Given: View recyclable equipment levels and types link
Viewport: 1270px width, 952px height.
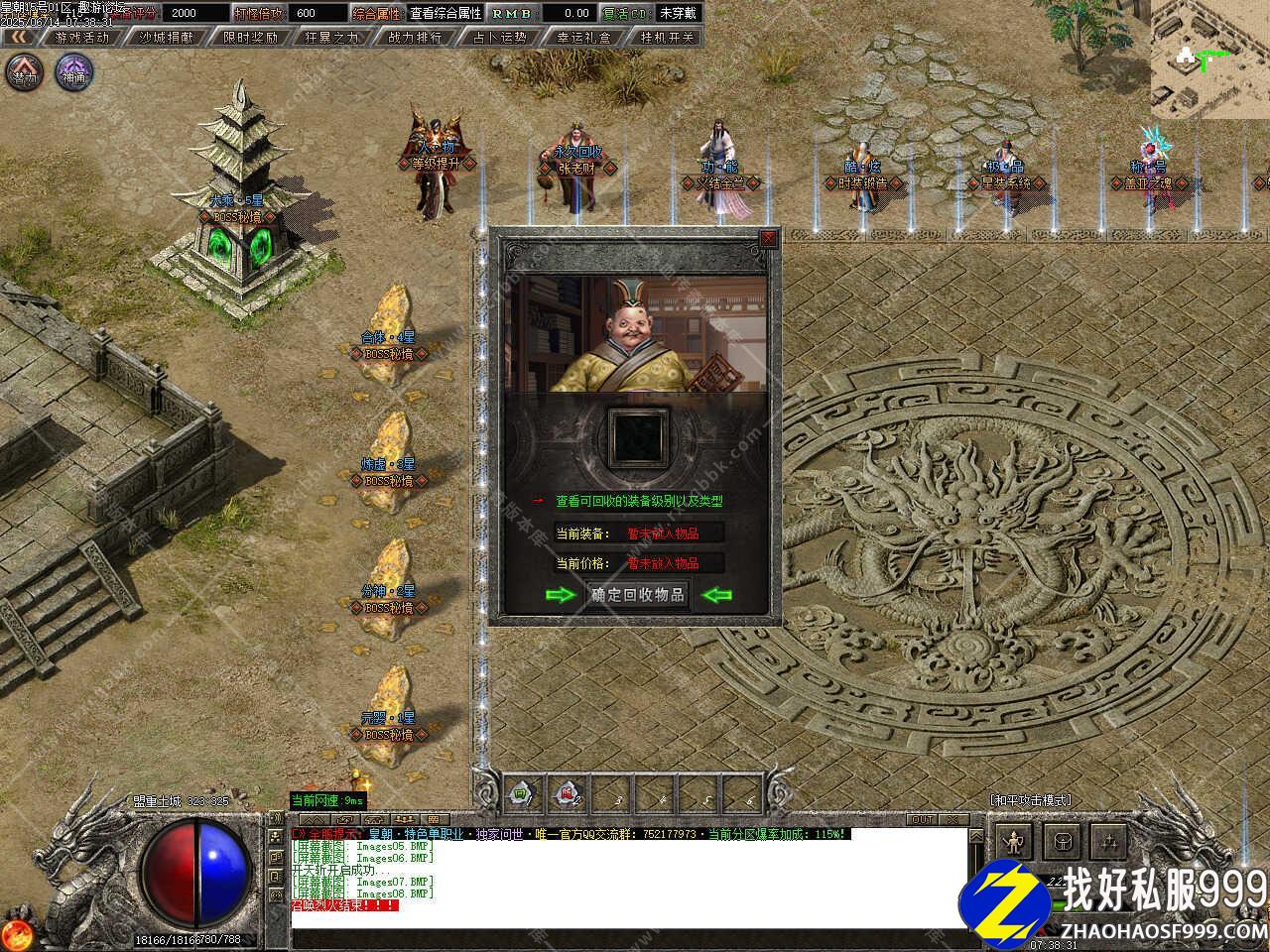Looking at the screenshot, I should 639,502.
